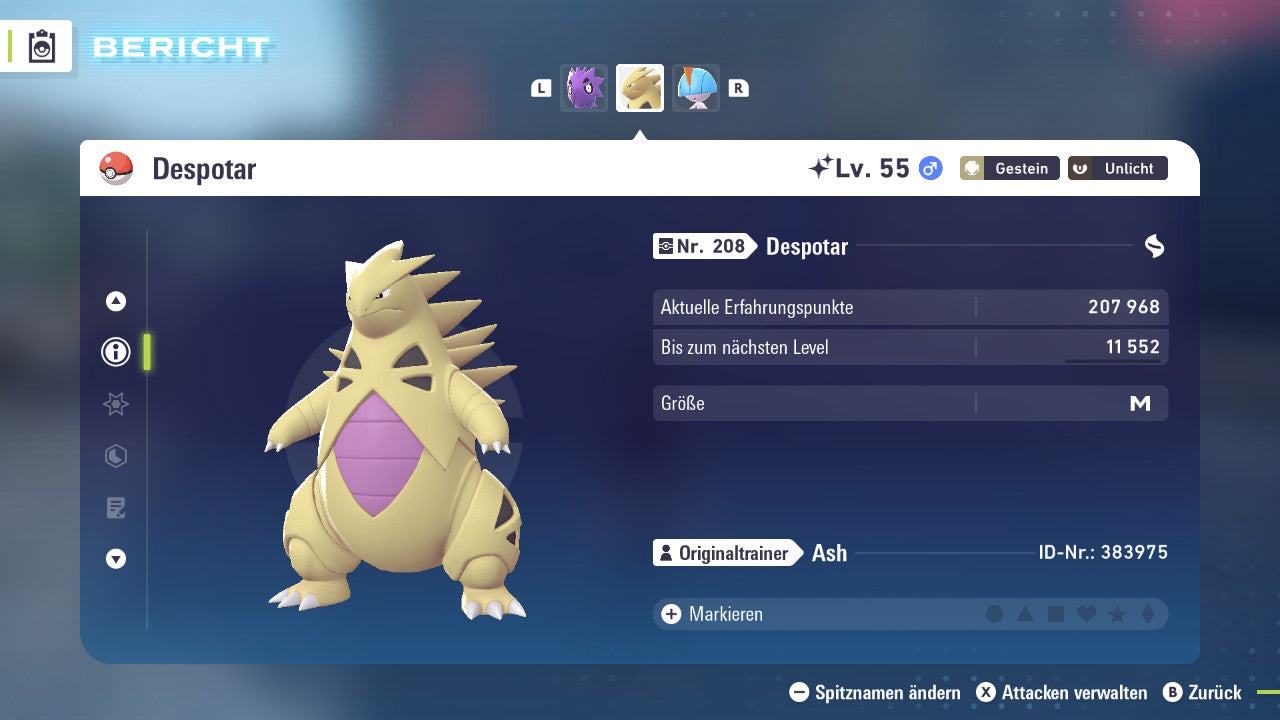Choose Spitznamen ändern to rename
Viewport: 1280px width, 720px height.
point(875,692)
